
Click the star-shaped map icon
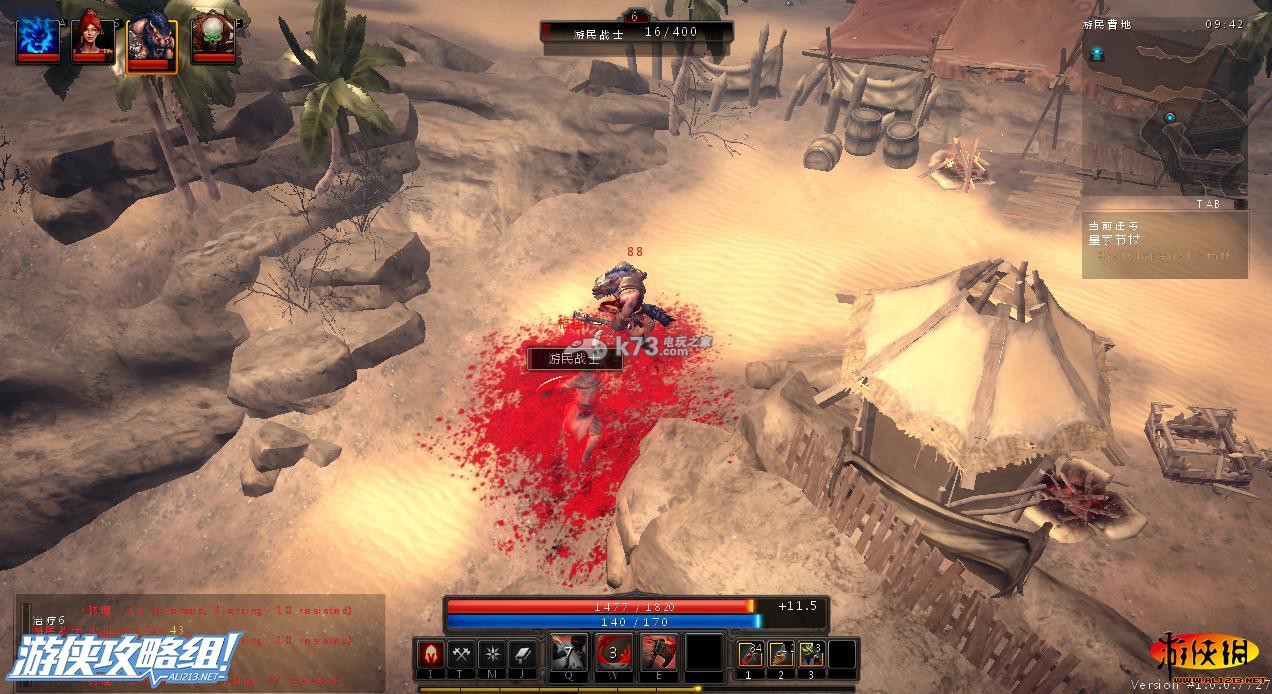pyautogui.click(x=492, y=653)
